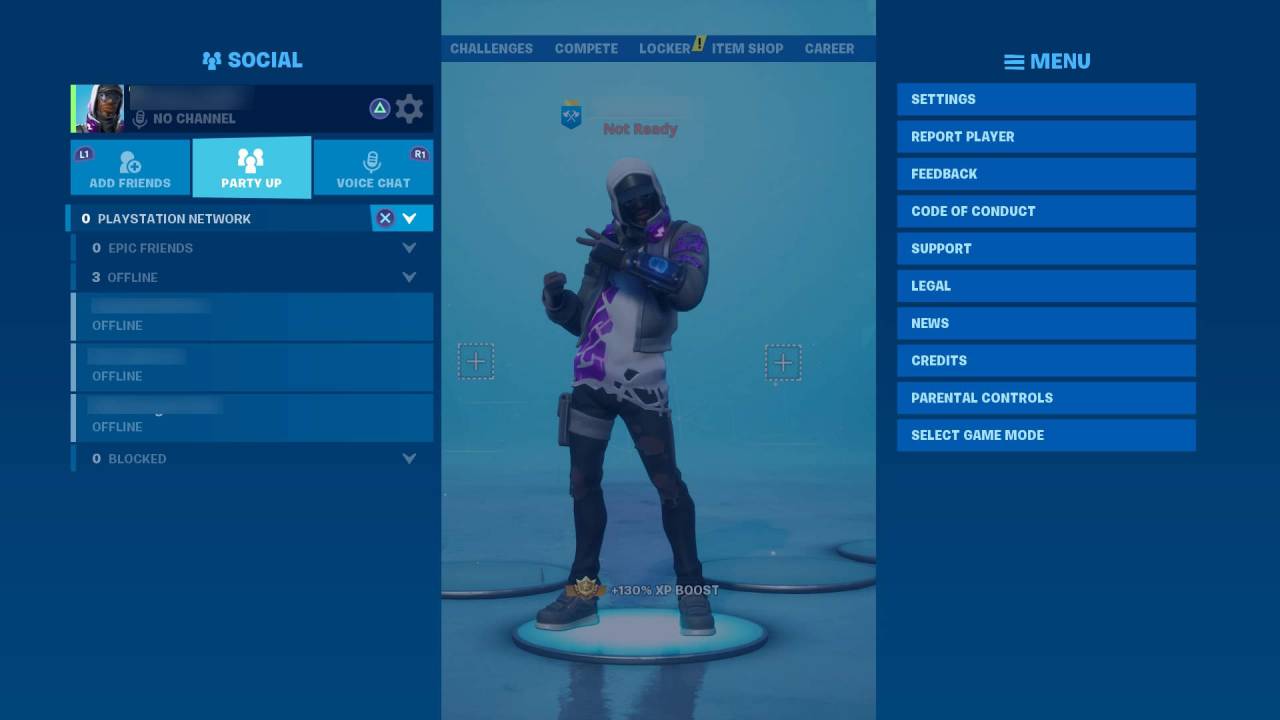Open the left emote plus slot beside character
Image resolution: width=1280 pixels, height=720 pixels.
click(x=476, y=362)
